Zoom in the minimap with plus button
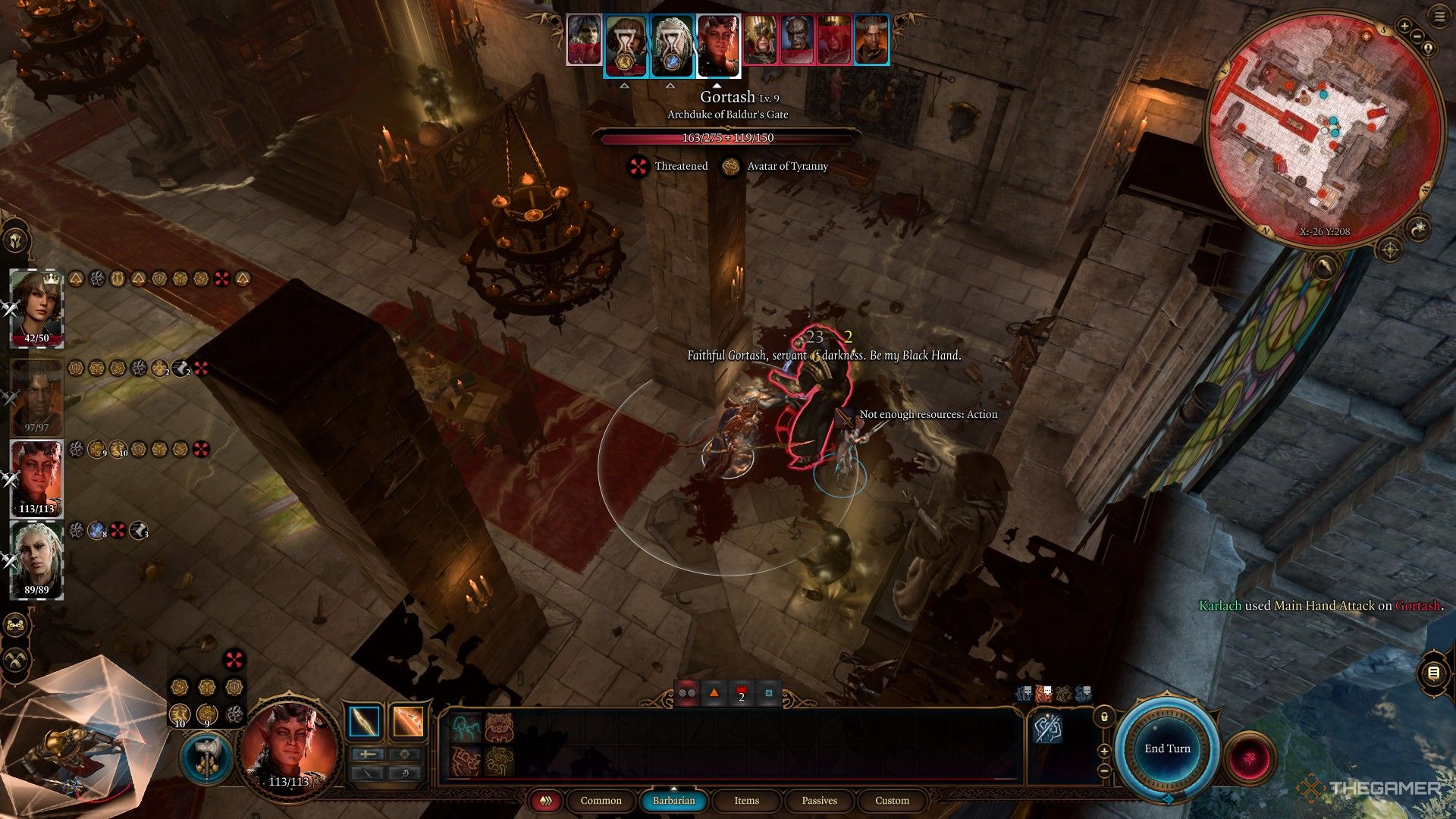1456x819 pixels. (x=1404, y=27)
